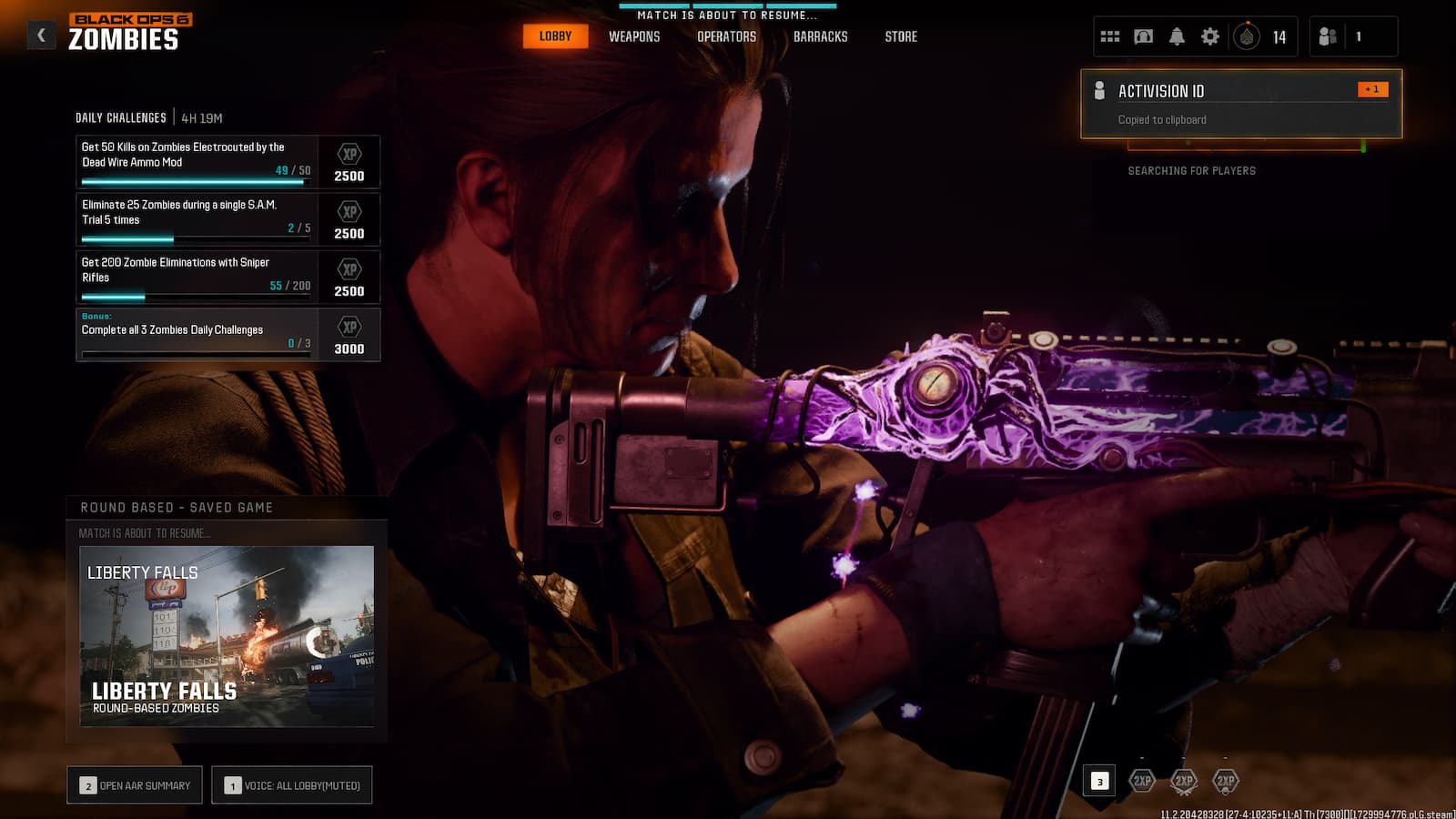Select the weapon 2XP token icon
The width and height of the screenshot is (1456, 819).
click(1183, 781)
